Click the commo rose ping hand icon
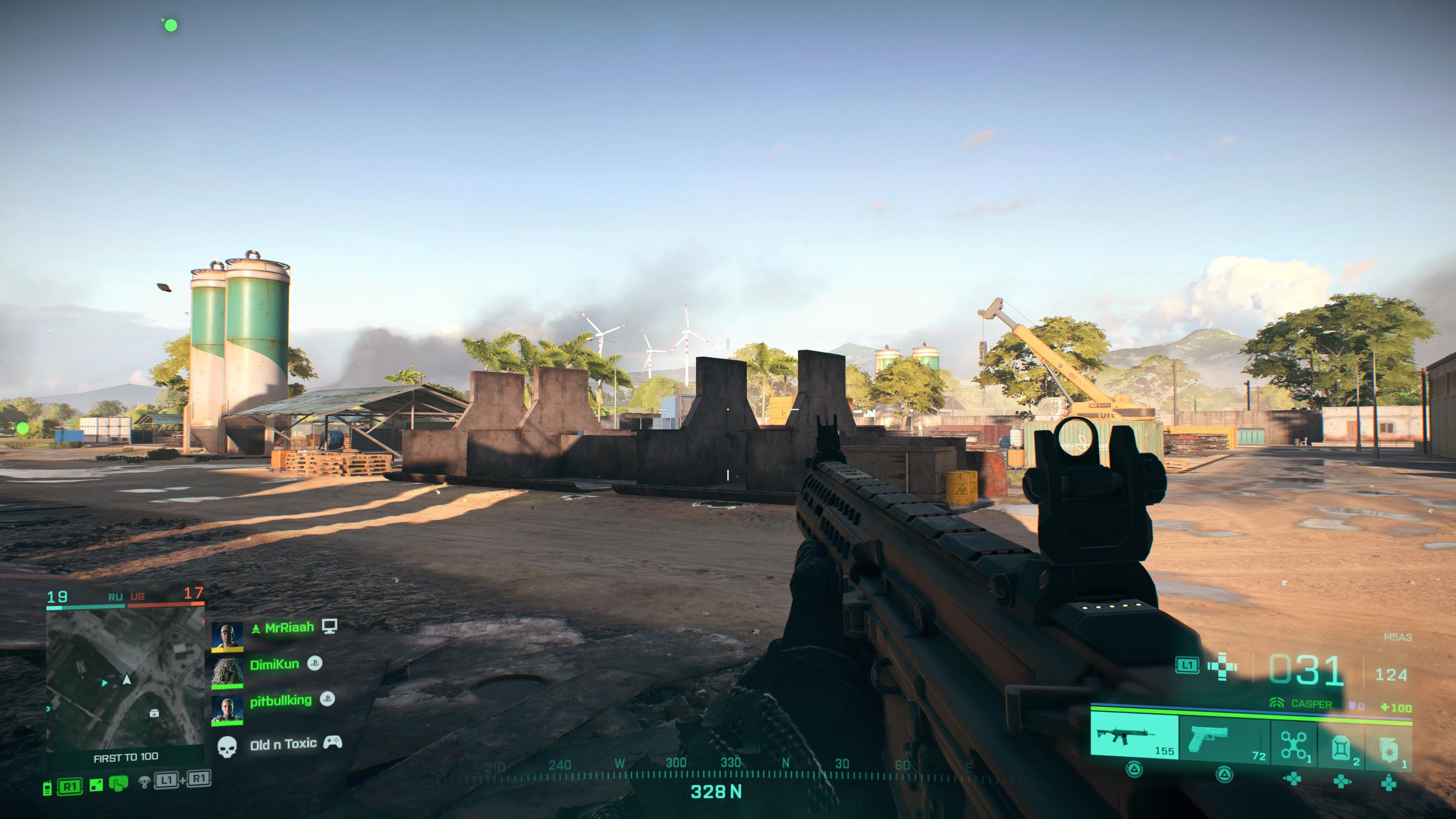The height and width of the screenshot is (819, 1456). click(x=118, y=784)
